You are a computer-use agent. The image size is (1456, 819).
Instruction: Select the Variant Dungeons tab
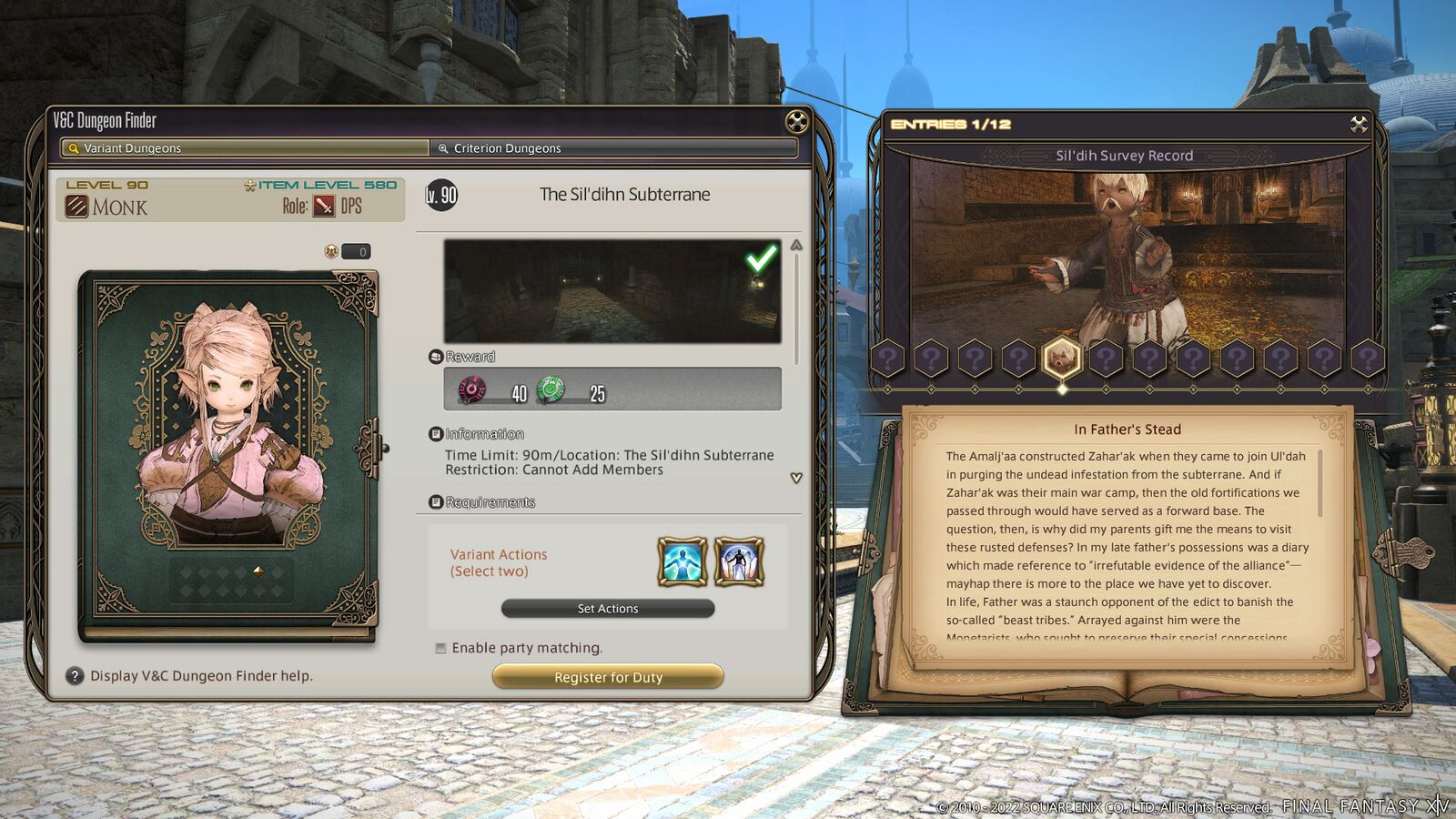246,148
